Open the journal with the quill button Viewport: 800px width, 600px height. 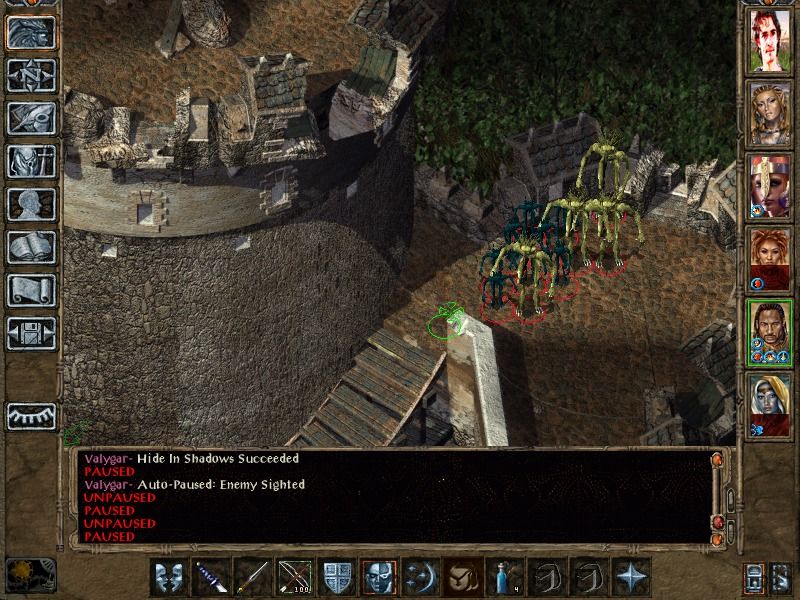tap(31, 118)
